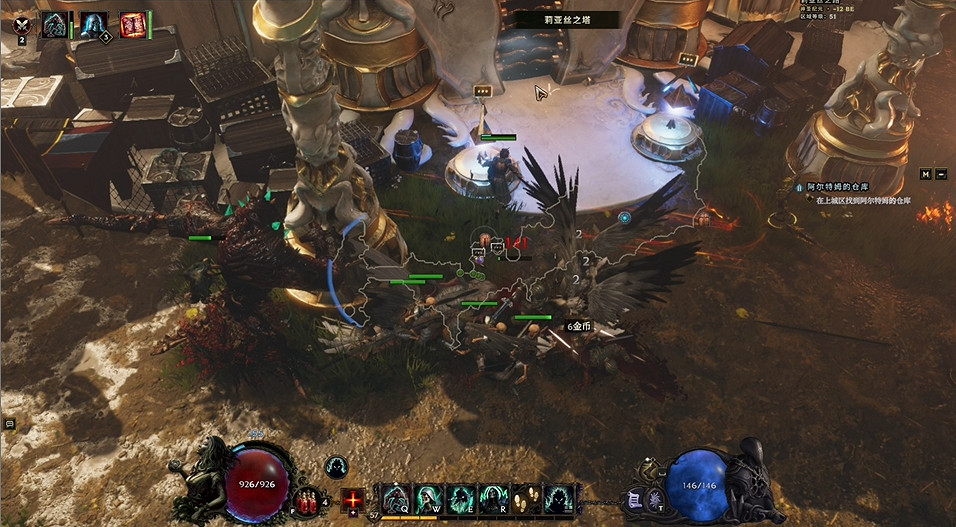Select the red spellbook buff icon
The image size is (956, 527).
[x=132, y=25]
